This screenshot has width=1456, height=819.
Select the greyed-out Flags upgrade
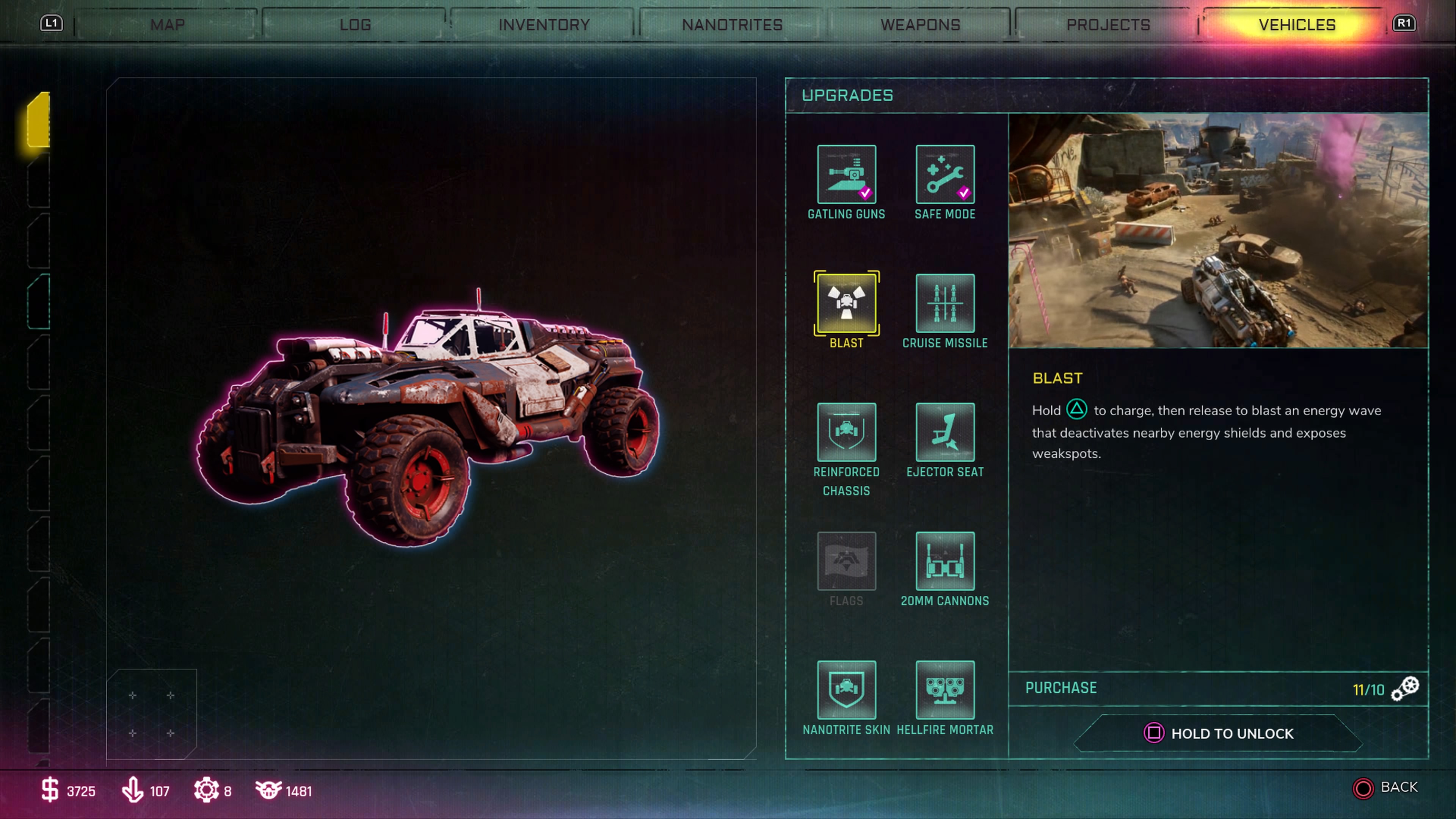pos(846,561)
